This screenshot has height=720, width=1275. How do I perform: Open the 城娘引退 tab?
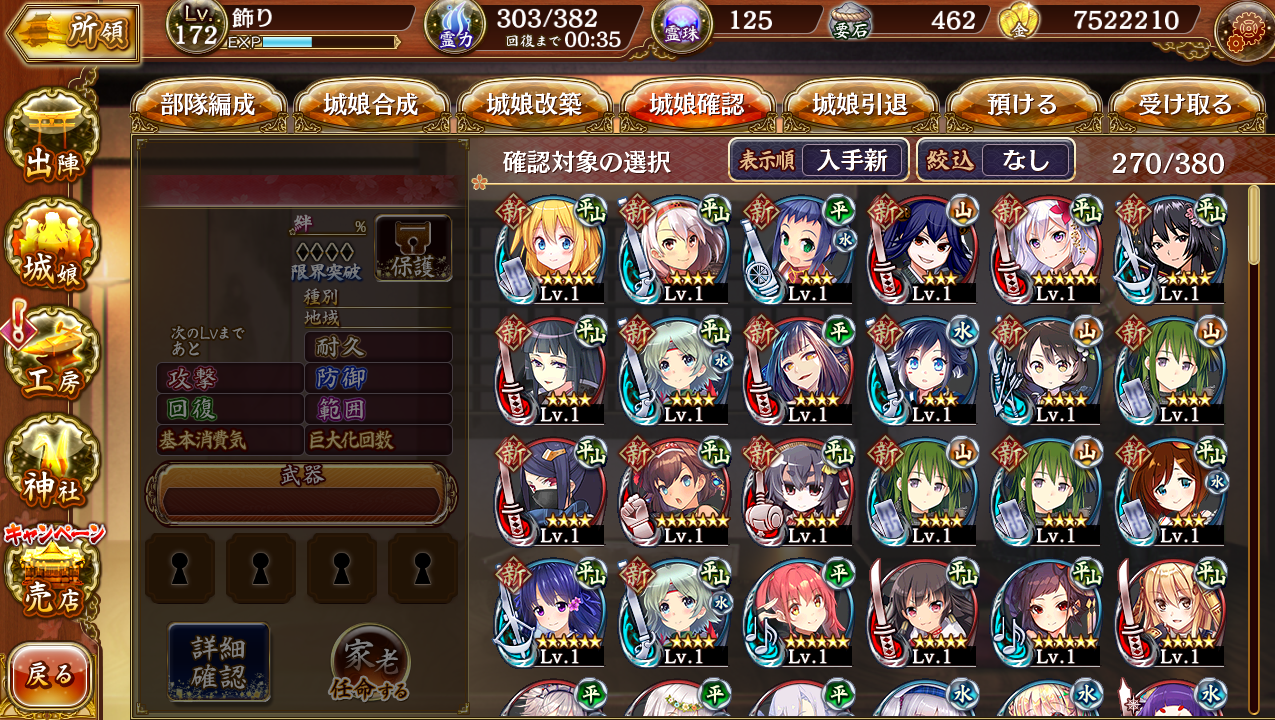pyautogui.click(x=860, y=105)
